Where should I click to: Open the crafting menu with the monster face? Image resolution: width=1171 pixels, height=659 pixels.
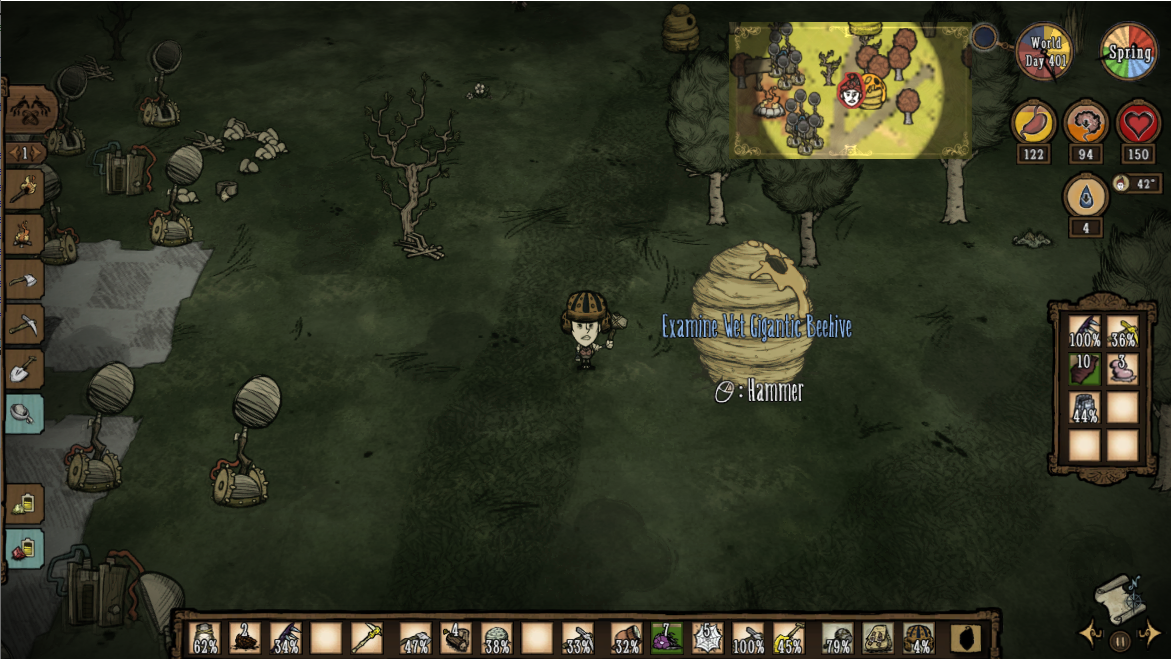click(x=29, y=109)
